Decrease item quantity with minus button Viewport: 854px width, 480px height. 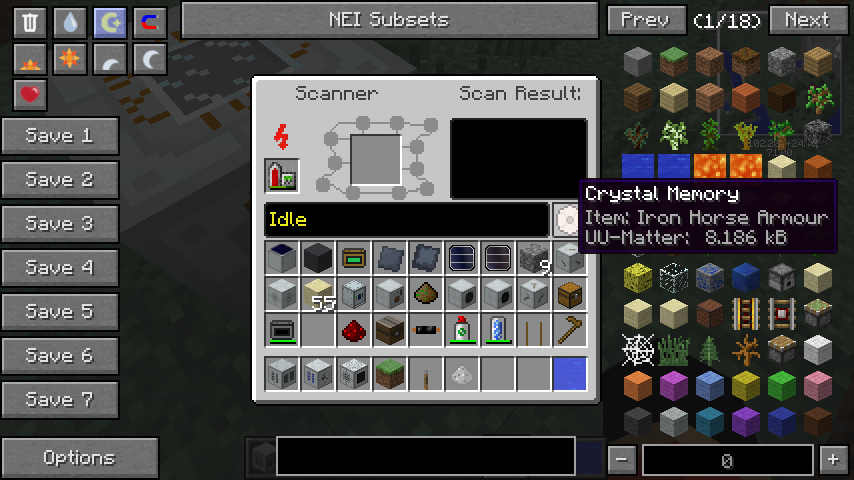click(622, 460)
